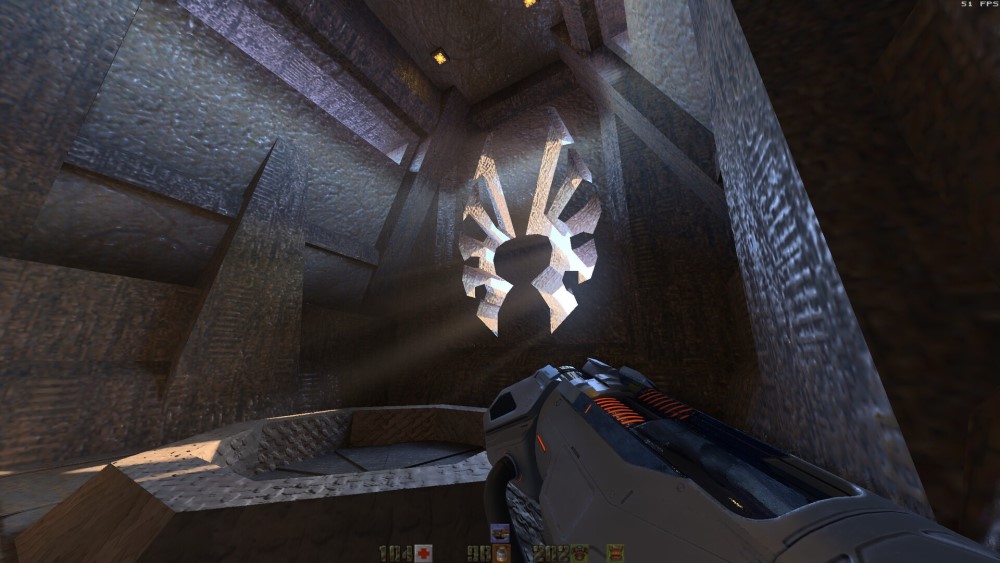
Task: Click the red cross health icon
Action: [424, 552]
